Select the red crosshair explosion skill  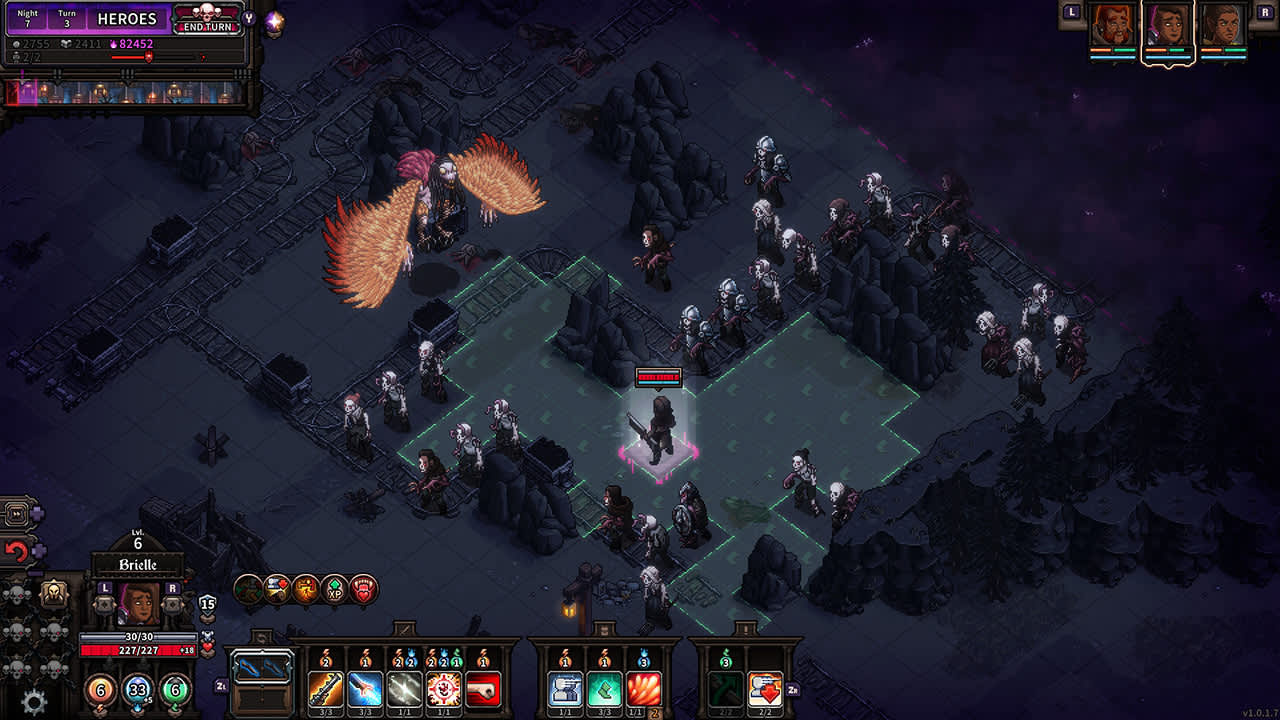443,688
